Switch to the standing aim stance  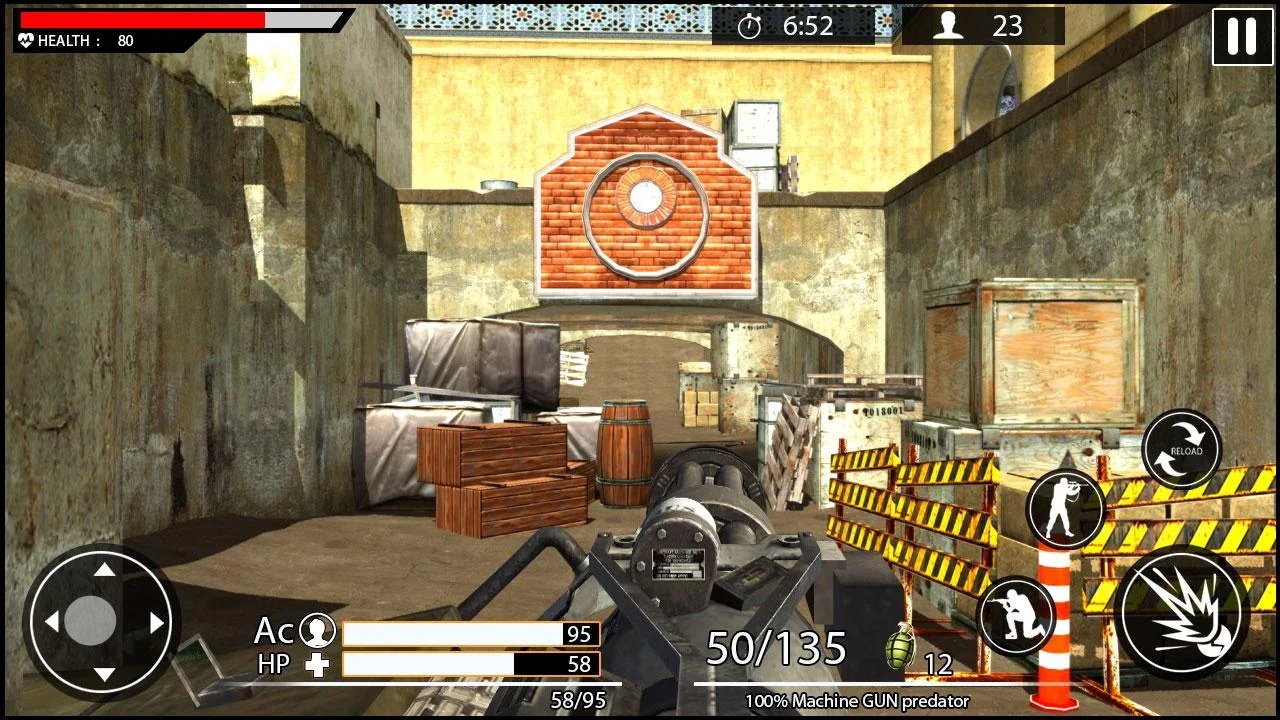click(x=1065, y=510)
